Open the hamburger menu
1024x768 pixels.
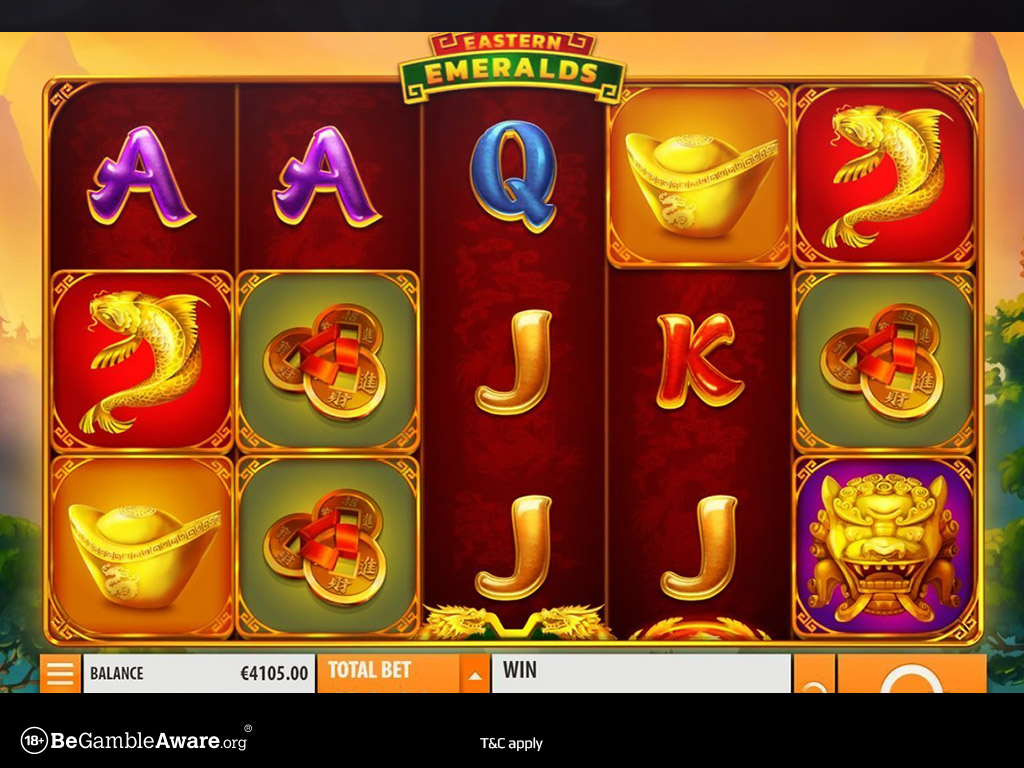tap(60, 673)
